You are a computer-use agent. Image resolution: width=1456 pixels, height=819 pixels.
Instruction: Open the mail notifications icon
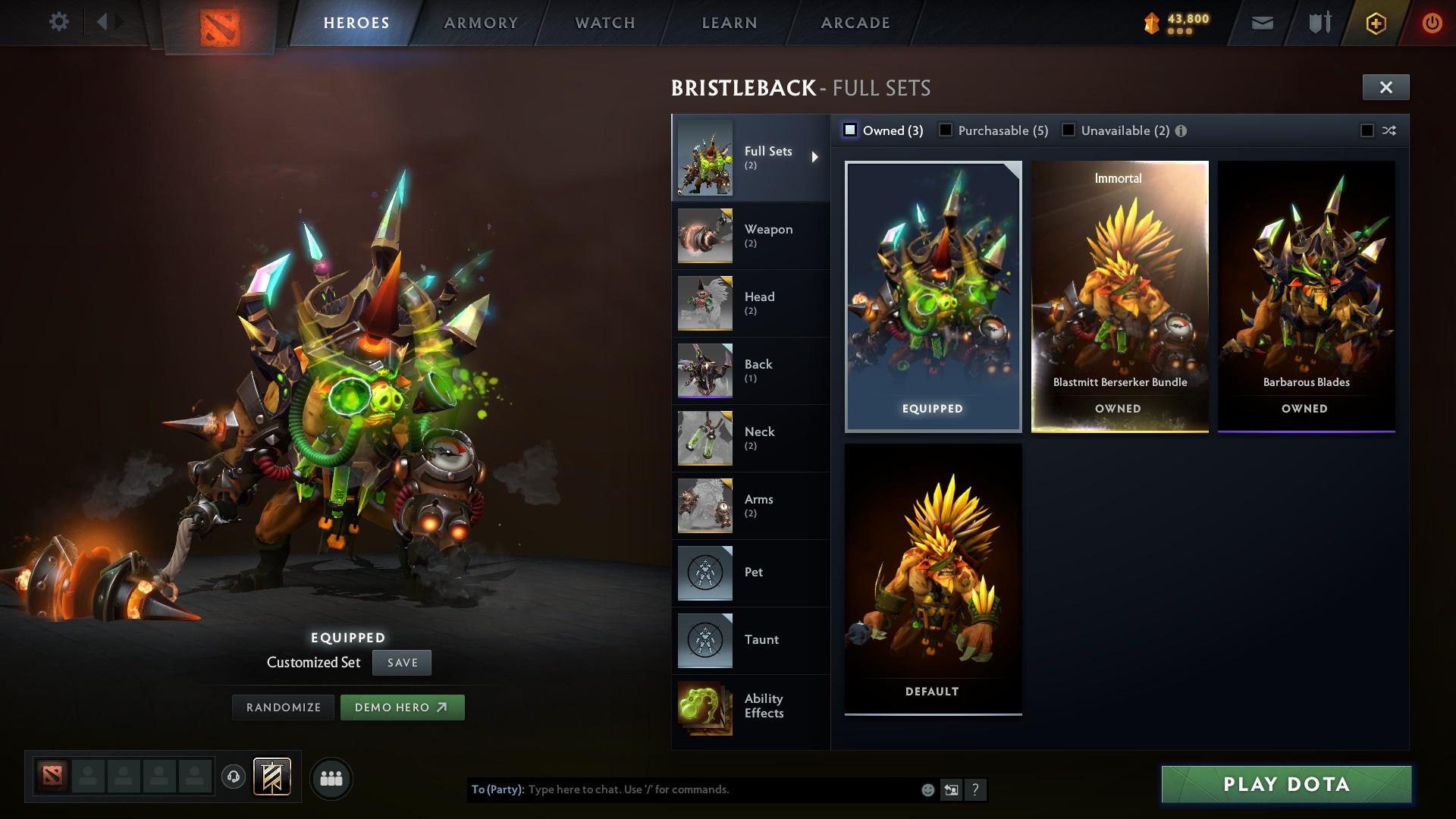click(x=1261, y=22)
